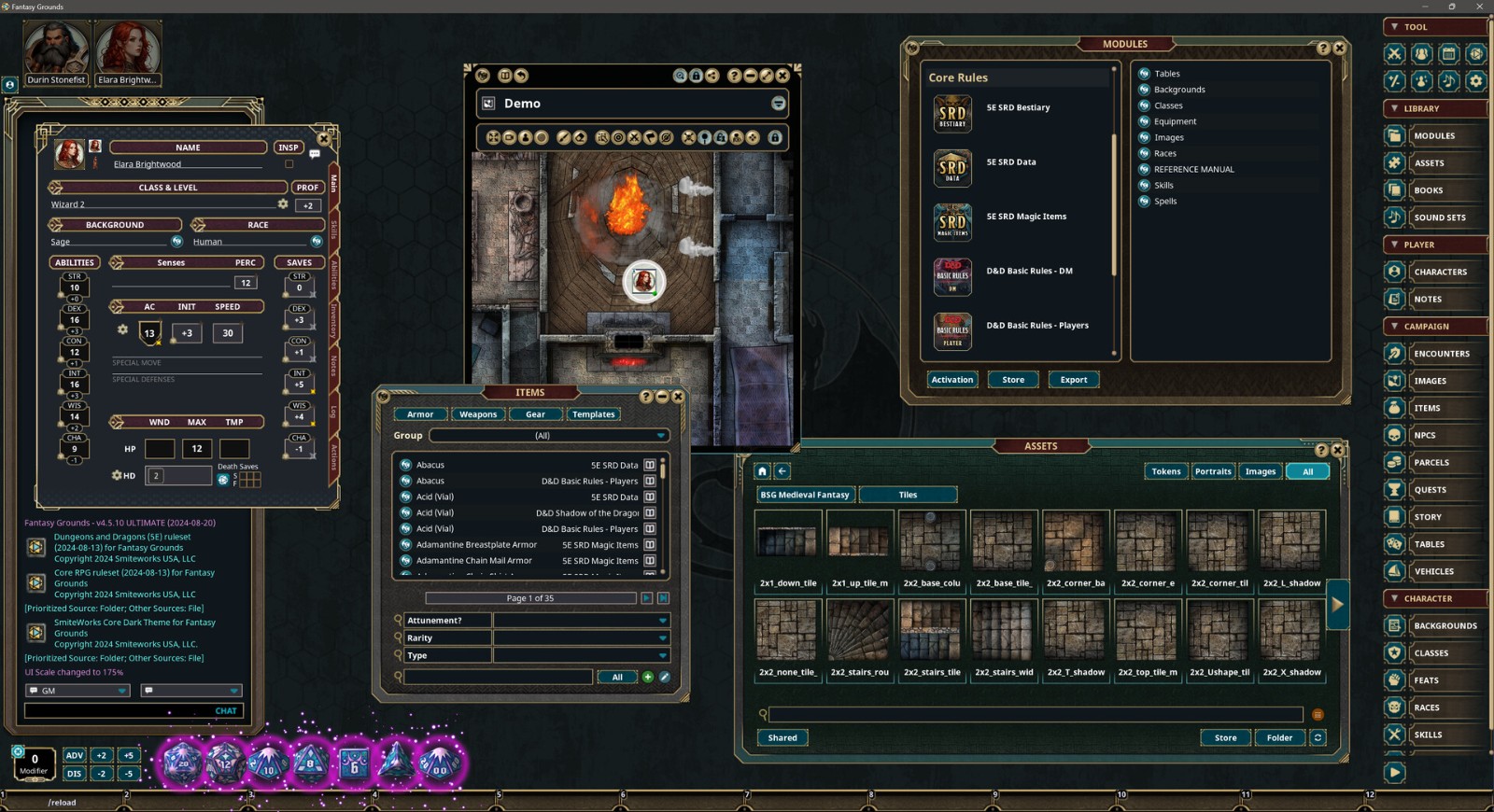Click the Activation button in the Modules window
Image resolution: width=1494 pixels, height=812 pixels.
click(x=951, y=380)
